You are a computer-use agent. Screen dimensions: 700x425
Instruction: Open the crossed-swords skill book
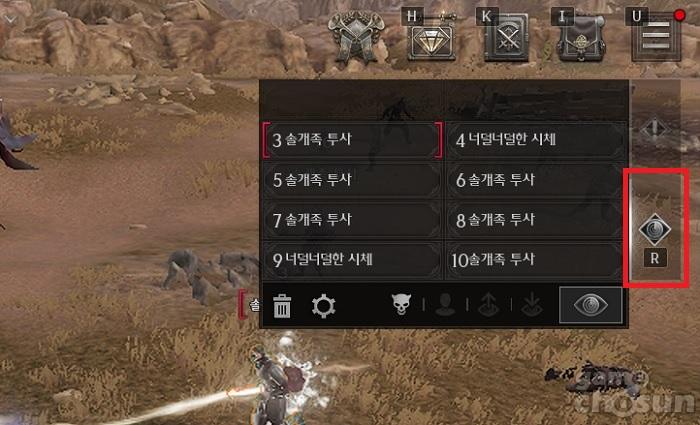[x=506, y=41]
